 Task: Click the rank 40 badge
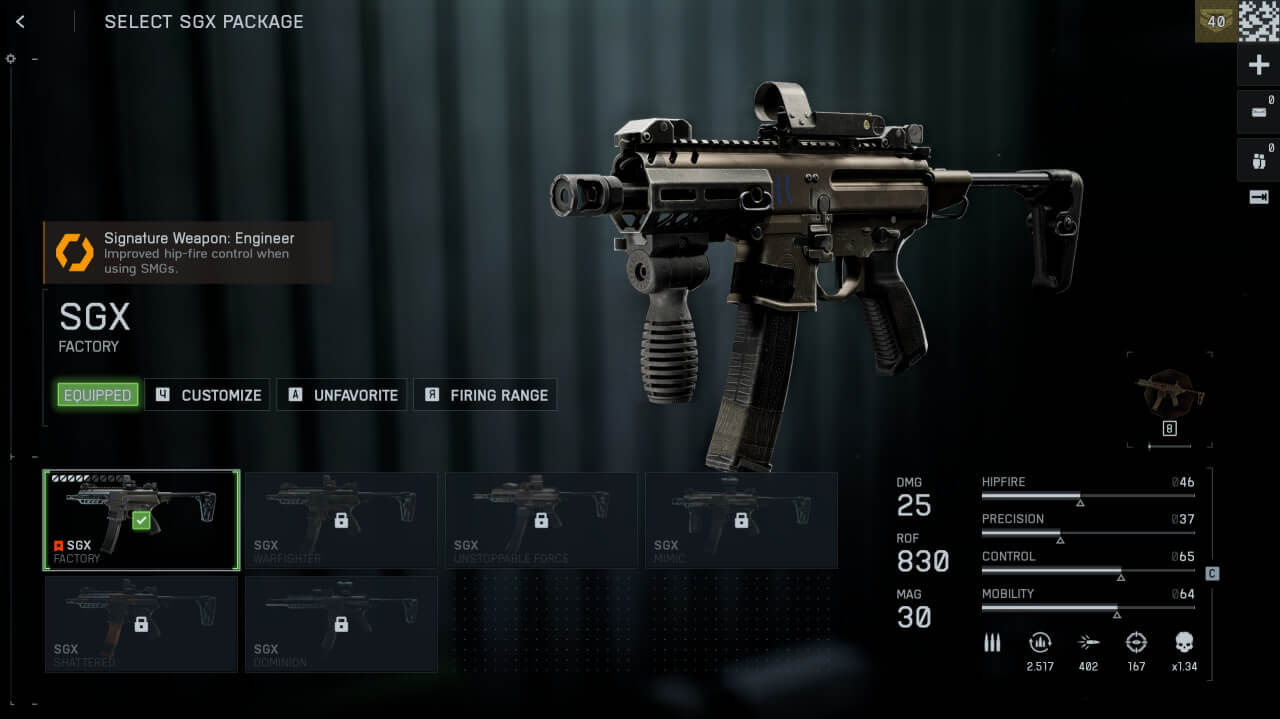click(x=1216, y=21)
